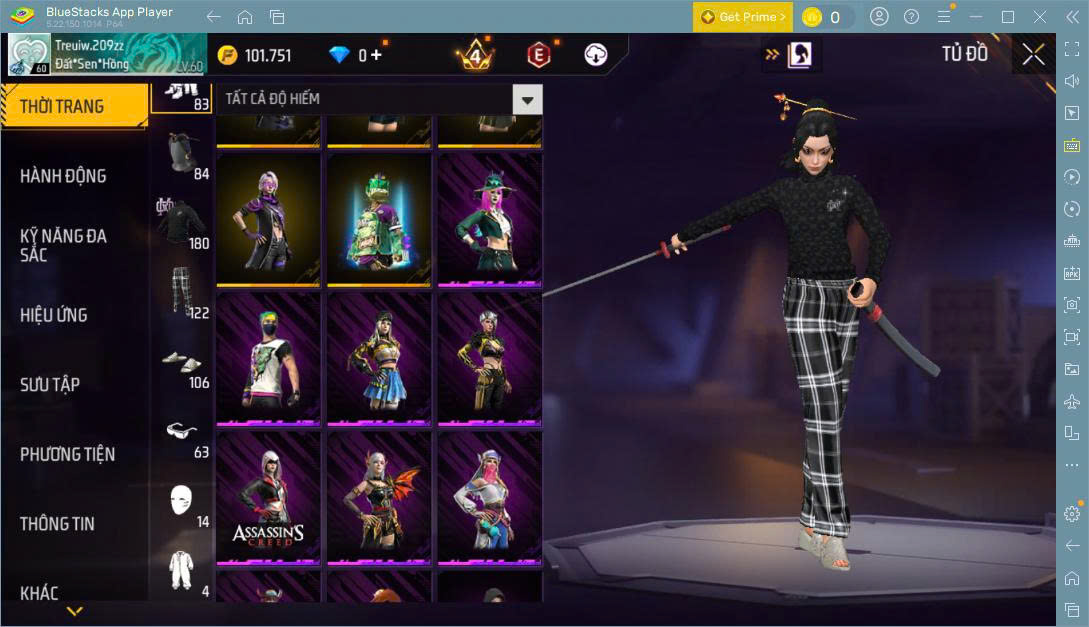Viewport: 1089px width, 627px height.
Task: Select the Thông Tin tab
Action: (58, 523)
